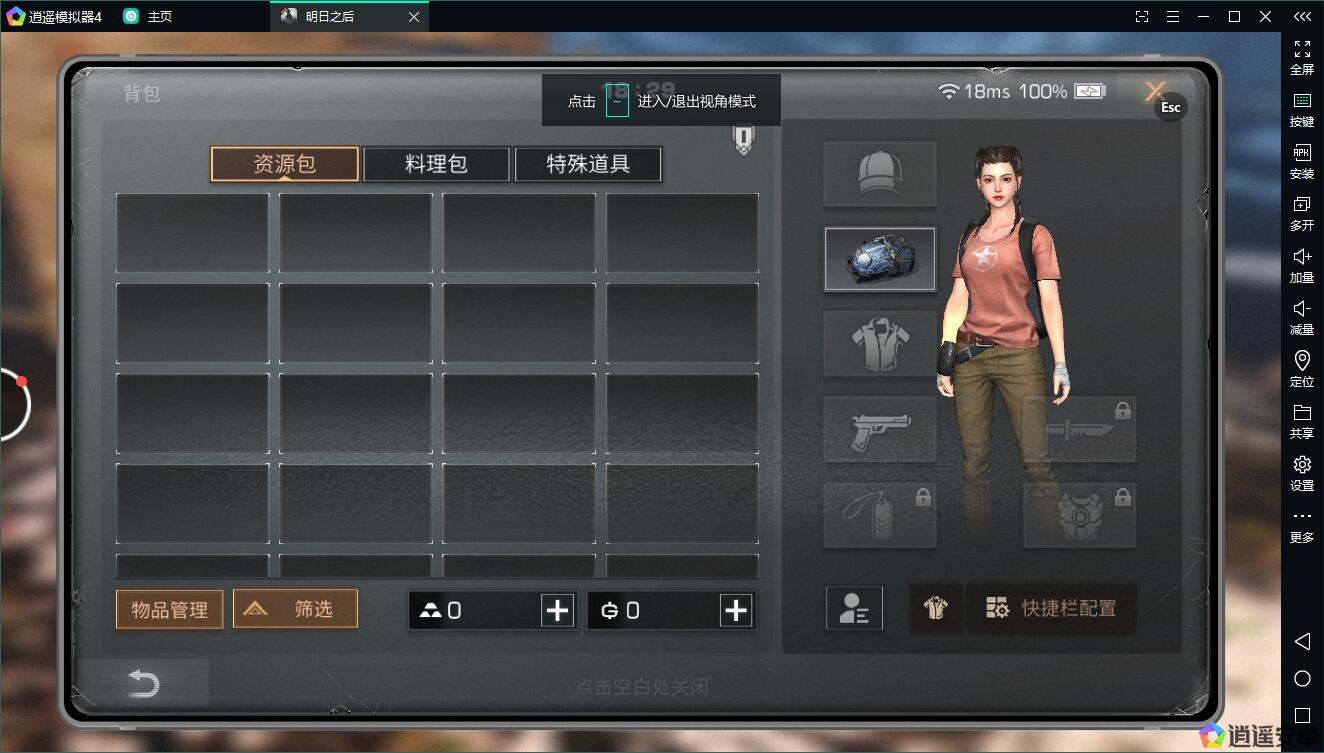Click the 筛选 filter button
The image size is (1324, 753).
295,608
